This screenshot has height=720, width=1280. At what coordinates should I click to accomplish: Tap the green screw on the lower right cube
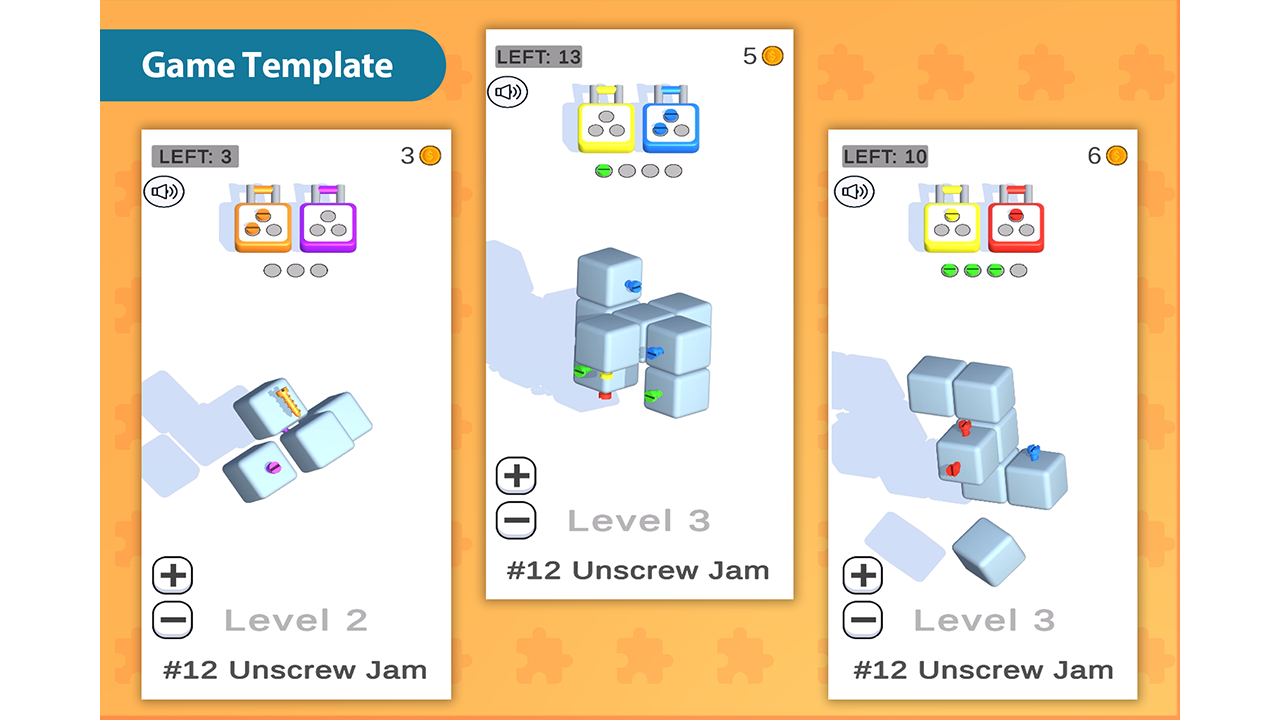[653, 396]
